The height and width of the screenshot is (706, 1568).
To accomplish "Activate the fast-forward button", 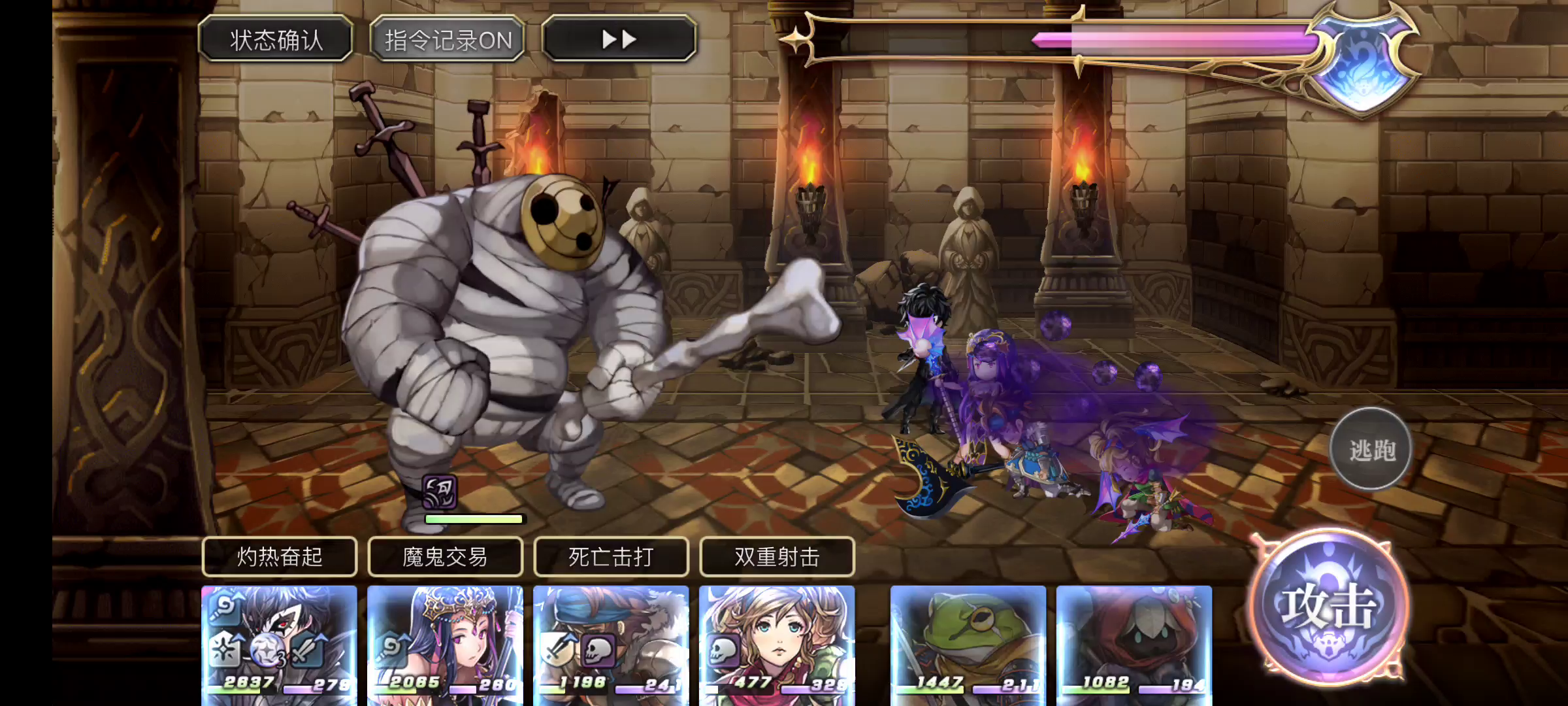I will 619,40.
